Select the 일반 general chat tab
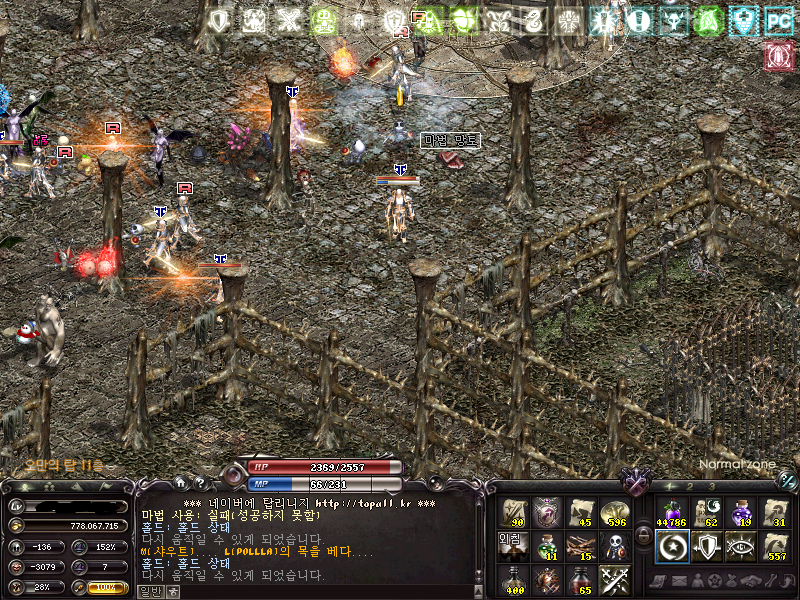The image size is (800, 600). (149, 591)
